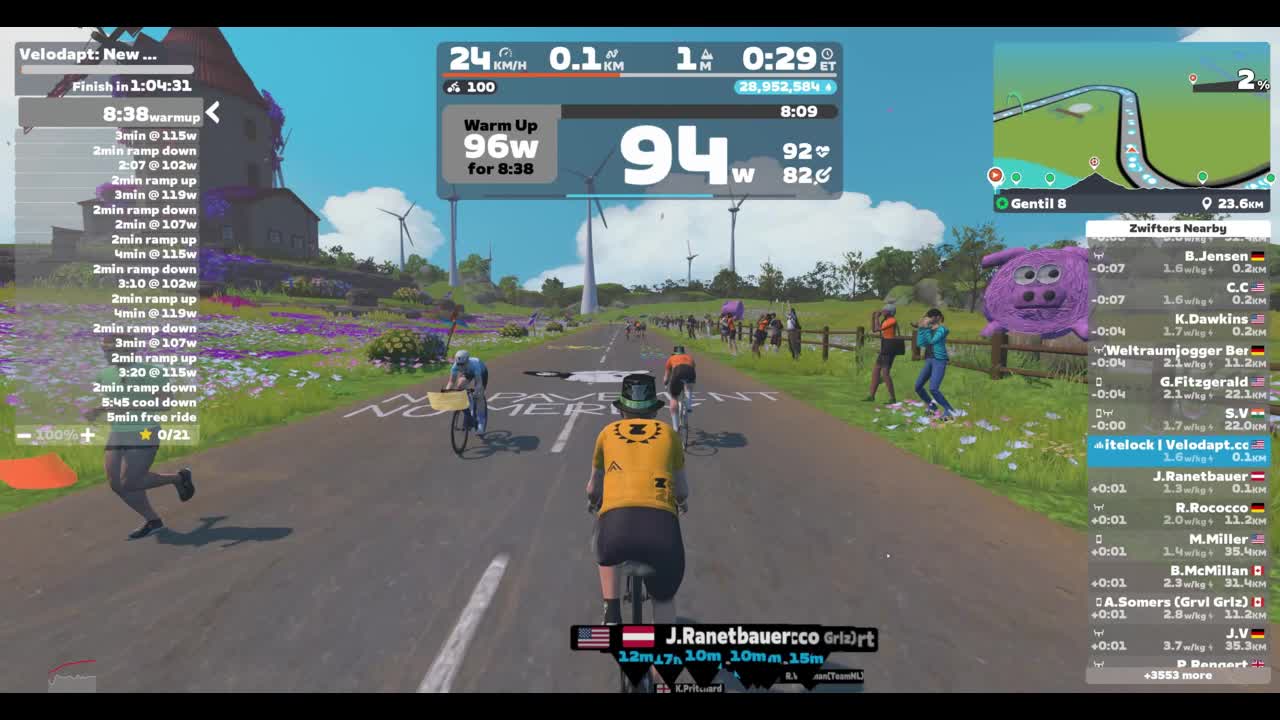
Task: Choose A.Somers (Grvl Grlz) rider row
Action: pyautogui.click(x=1178, y=607)
